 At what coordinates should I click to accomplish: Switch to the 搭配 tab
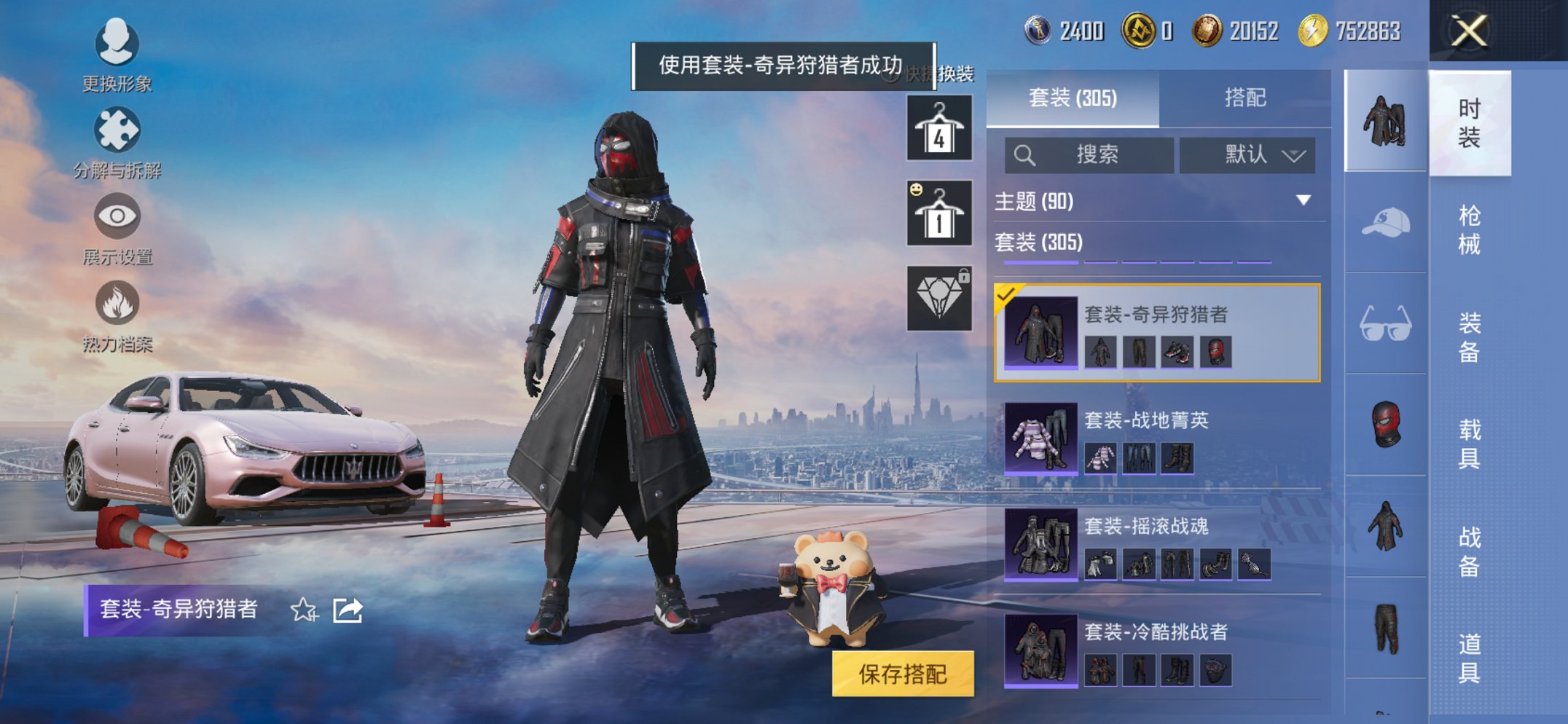click(x=1247, y=97)
